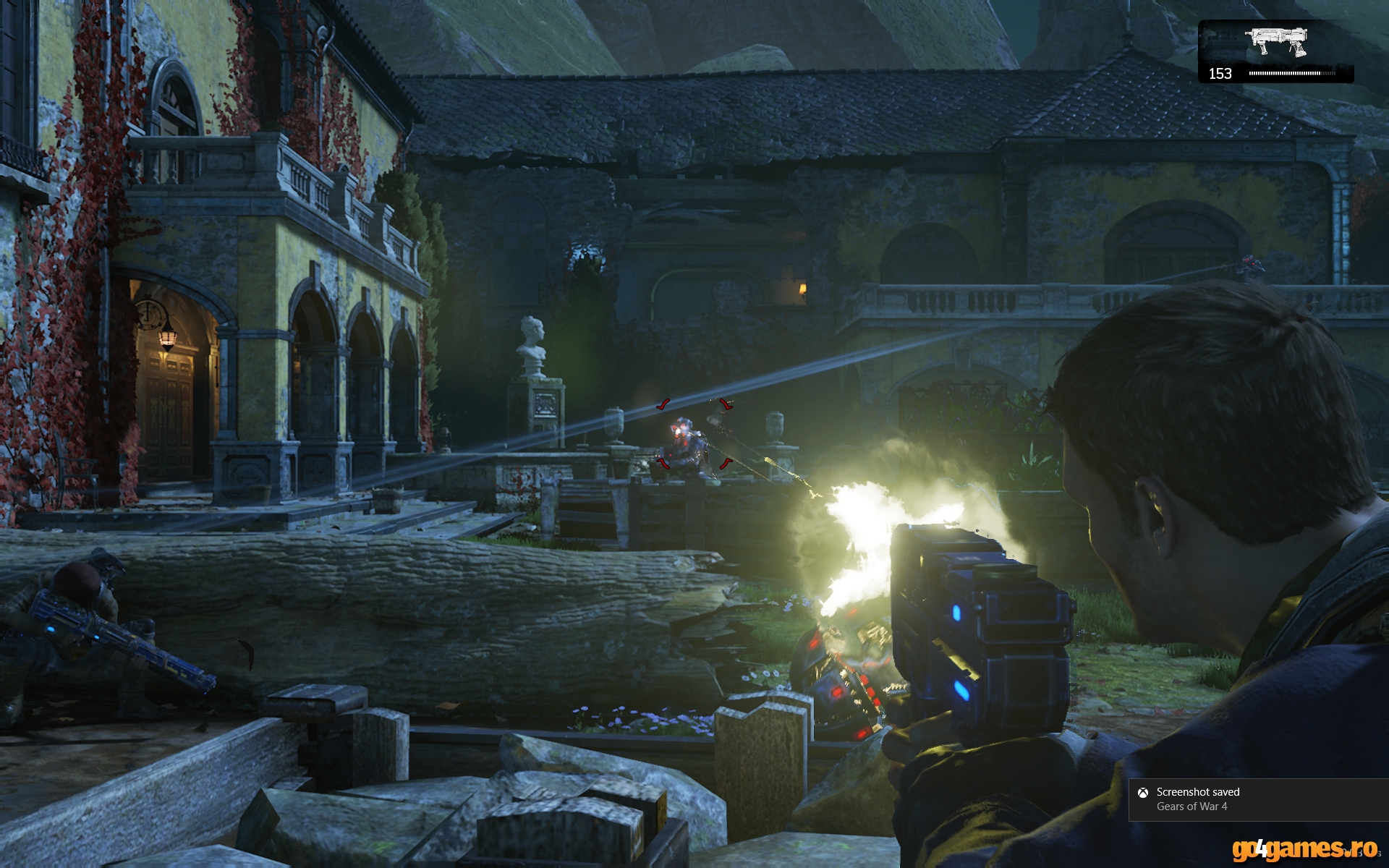1389x868 pixels.
Task: Click the lower-right red enemy marker bracket
Action: click(726, 464)
